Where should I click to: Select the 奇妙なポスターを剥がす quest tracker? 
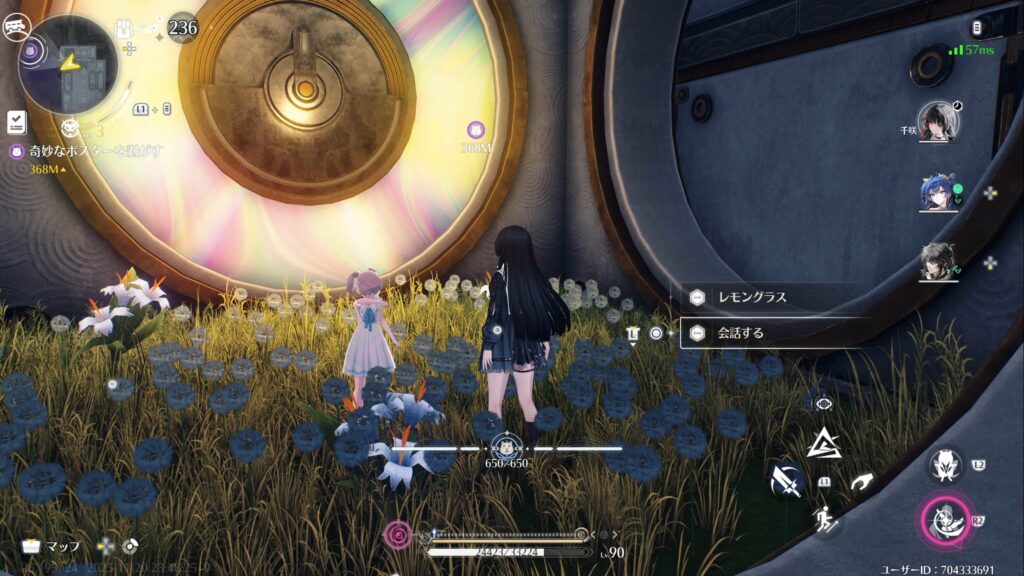point(87,151)
